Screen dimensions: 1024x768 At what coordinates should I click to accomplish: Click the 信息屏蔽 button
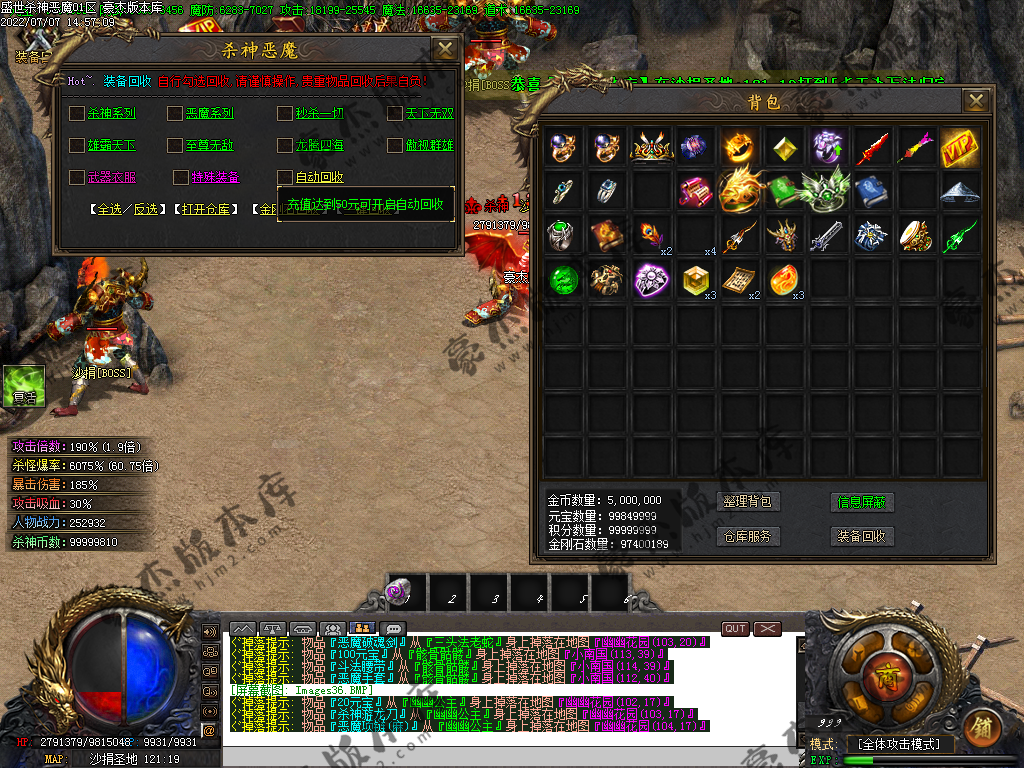(x=862, y=502)
